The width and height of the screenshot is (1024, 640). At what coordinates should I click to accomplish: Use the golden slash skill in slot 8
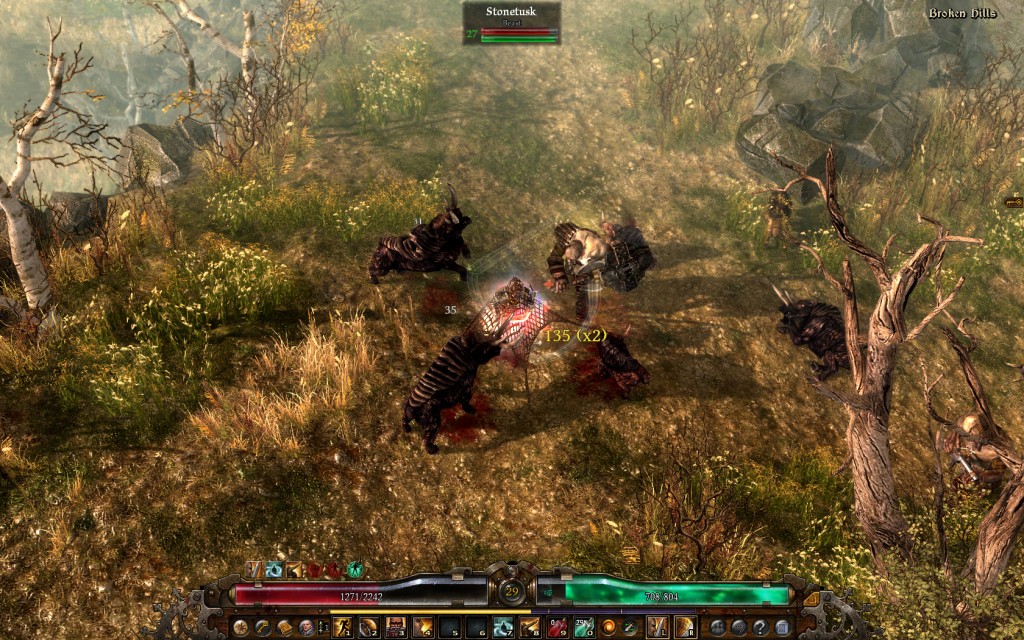530,627
